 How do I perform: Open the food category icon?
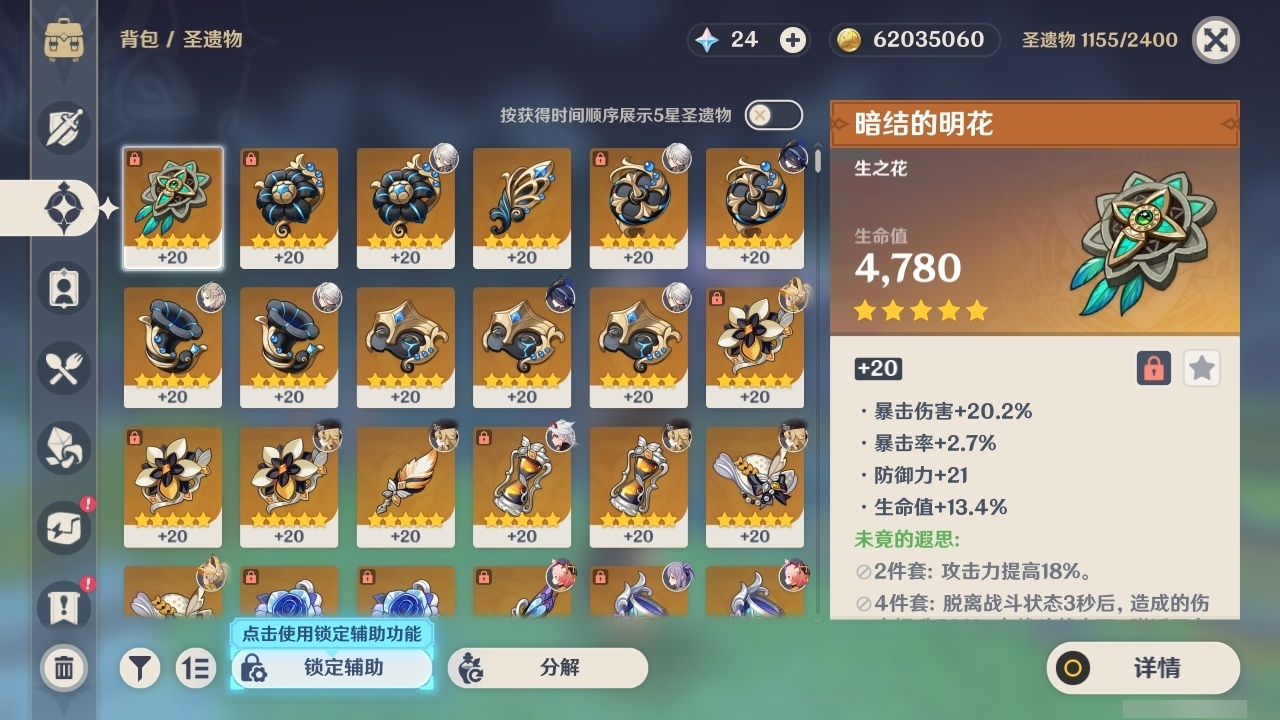[x=63, y=368]
